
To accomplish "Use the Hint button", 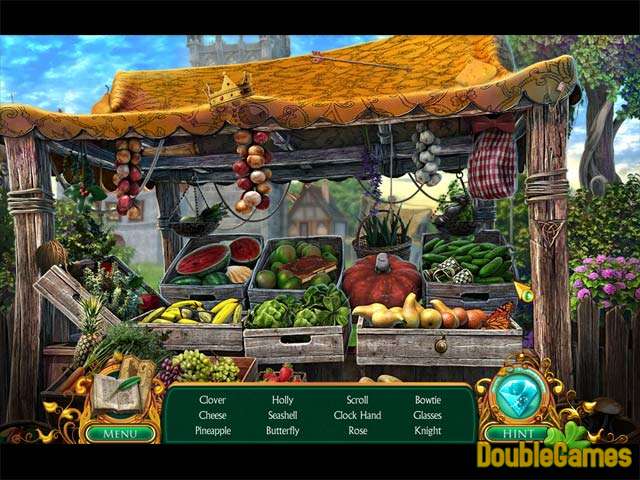I will tap(515, 433).
